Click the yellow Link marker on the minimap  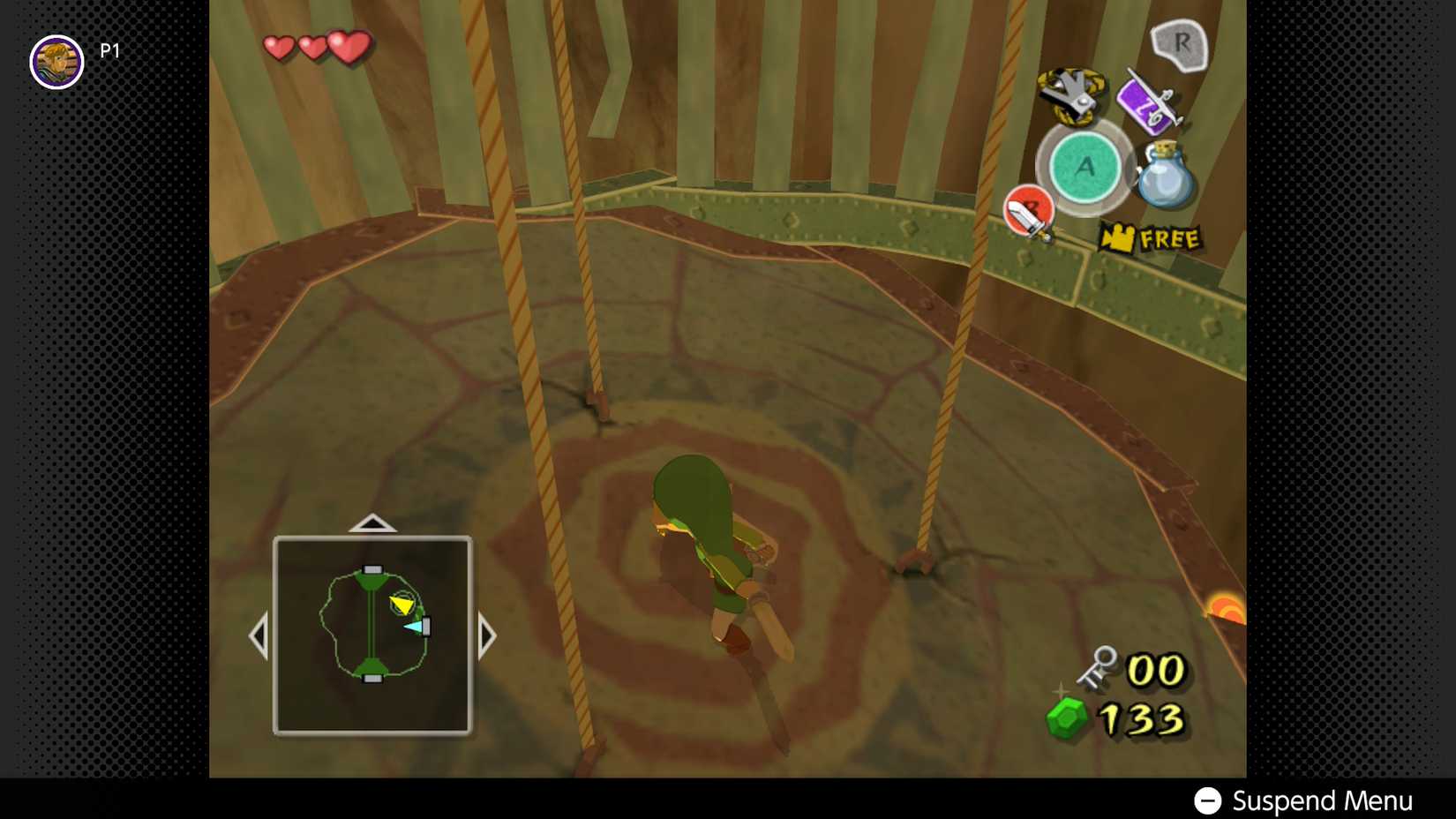(x=402, y=605)
